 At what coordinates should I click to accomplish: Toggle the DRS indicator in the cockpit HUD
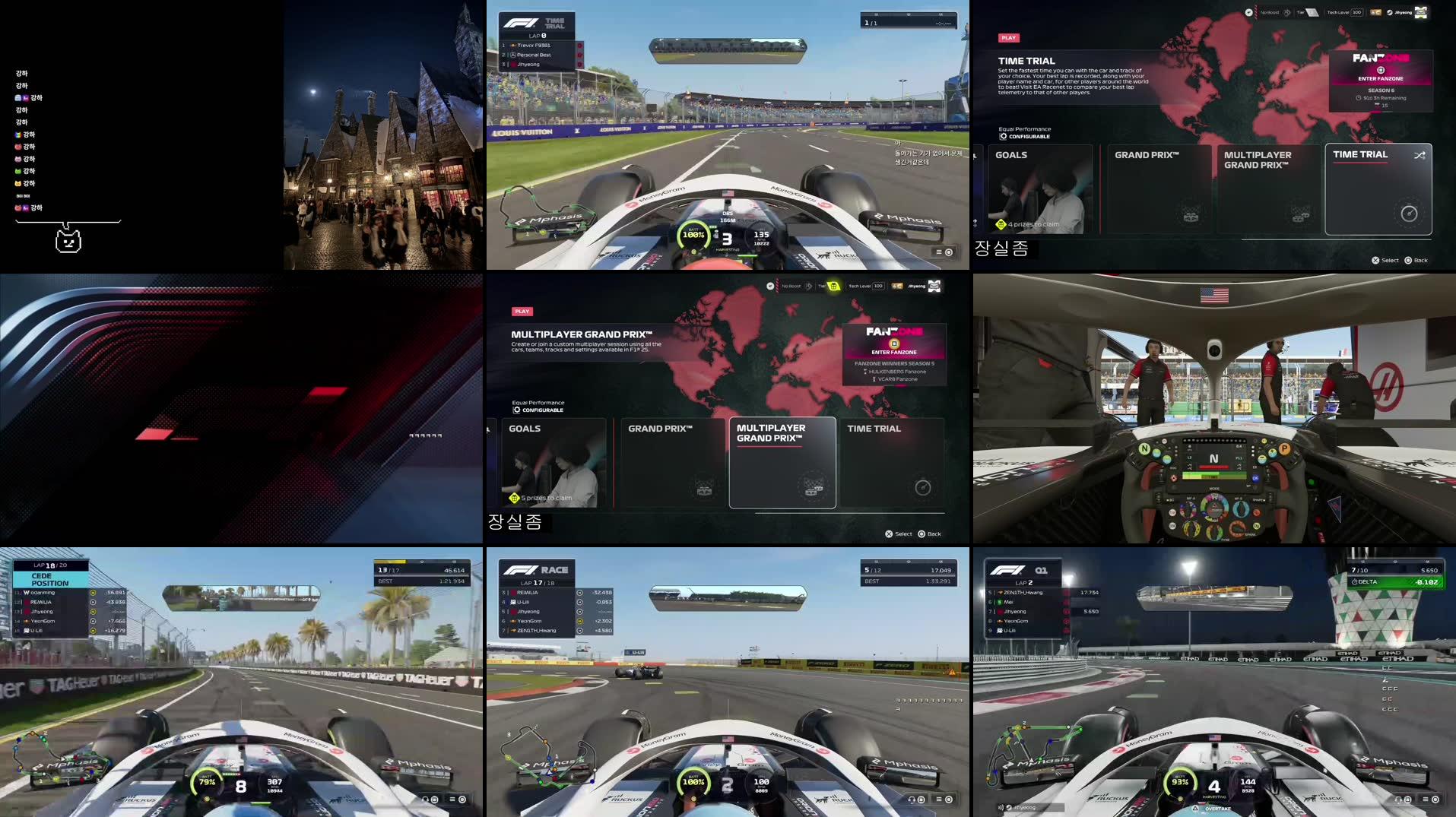(x=727, y=214)
